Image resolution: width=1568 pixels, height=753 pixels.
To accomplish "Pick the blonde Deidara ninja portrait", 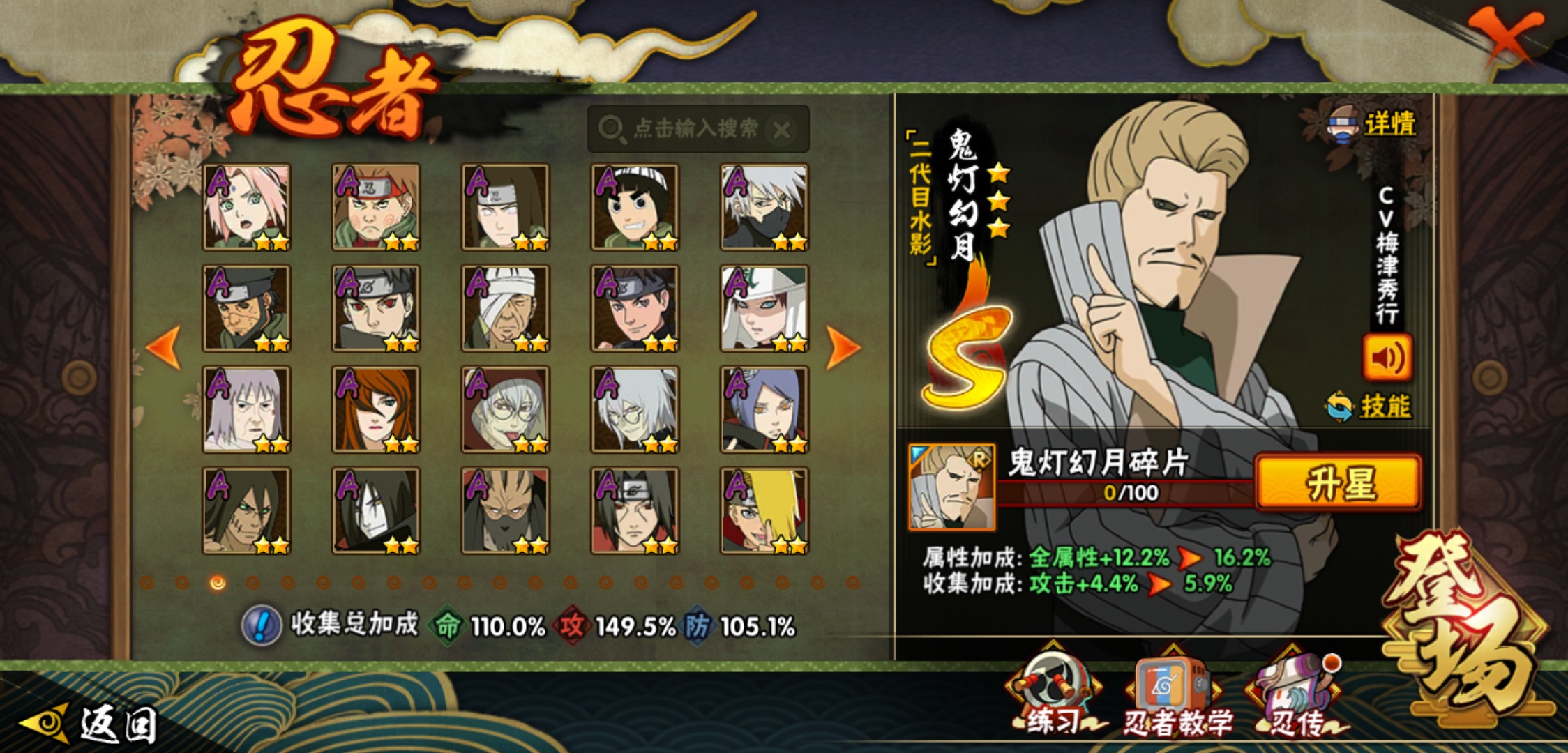I will point(764,510).
